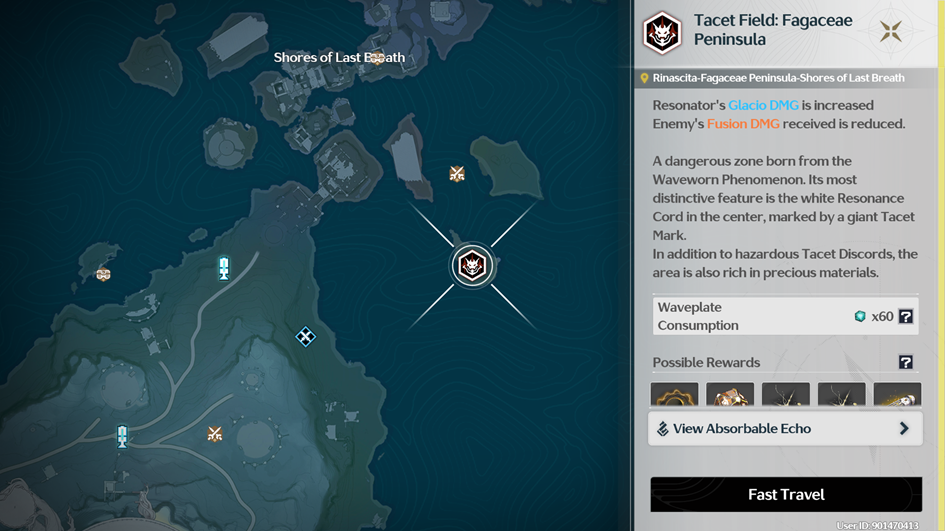Image resolution: width=945 pixels, height=531 pixels.
Task: Close the Tacet Field details panel
Action: click(x=890, y=32)
